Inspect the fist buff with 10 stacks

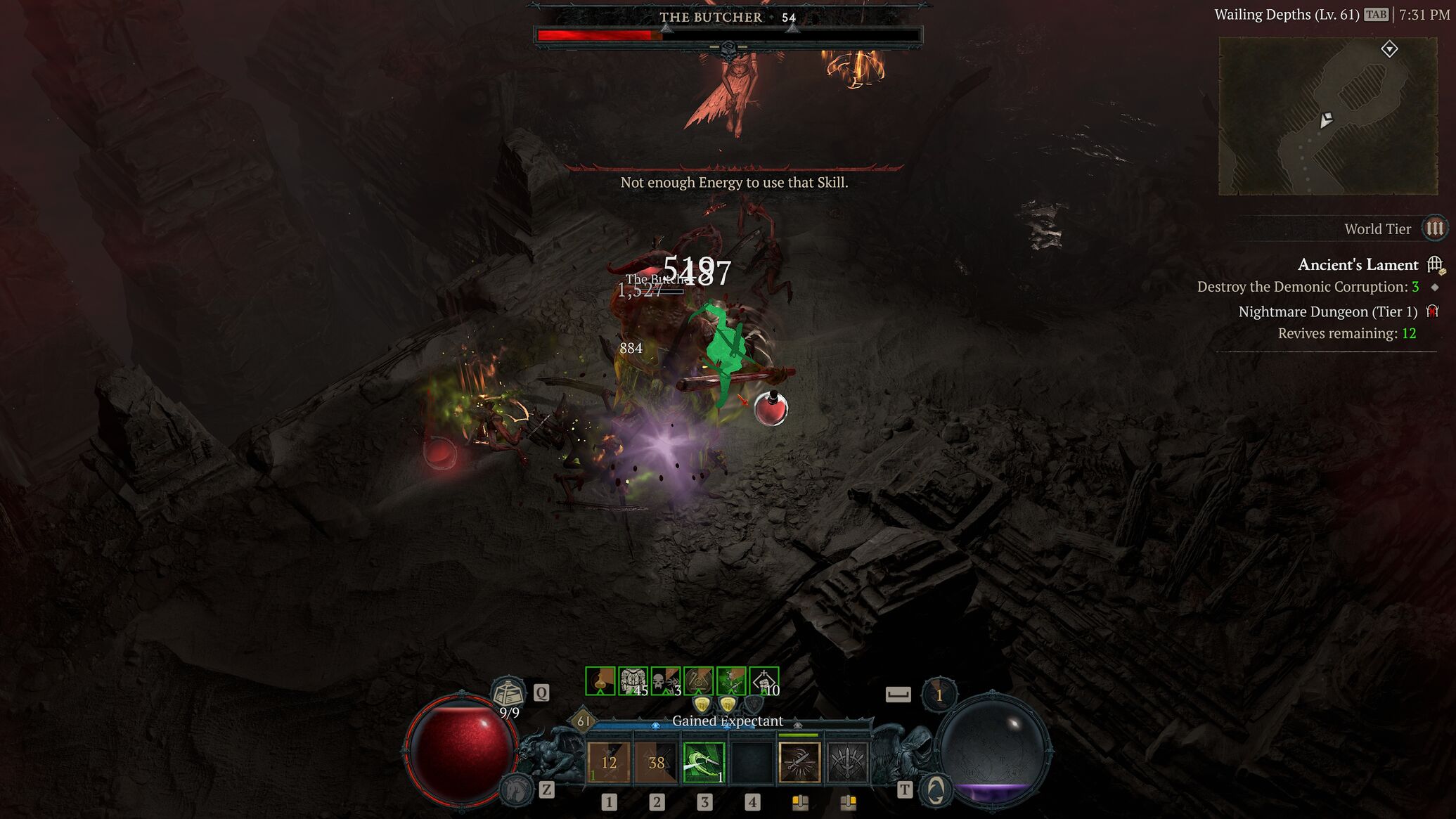pyautogui.click(x=764, y=681)
